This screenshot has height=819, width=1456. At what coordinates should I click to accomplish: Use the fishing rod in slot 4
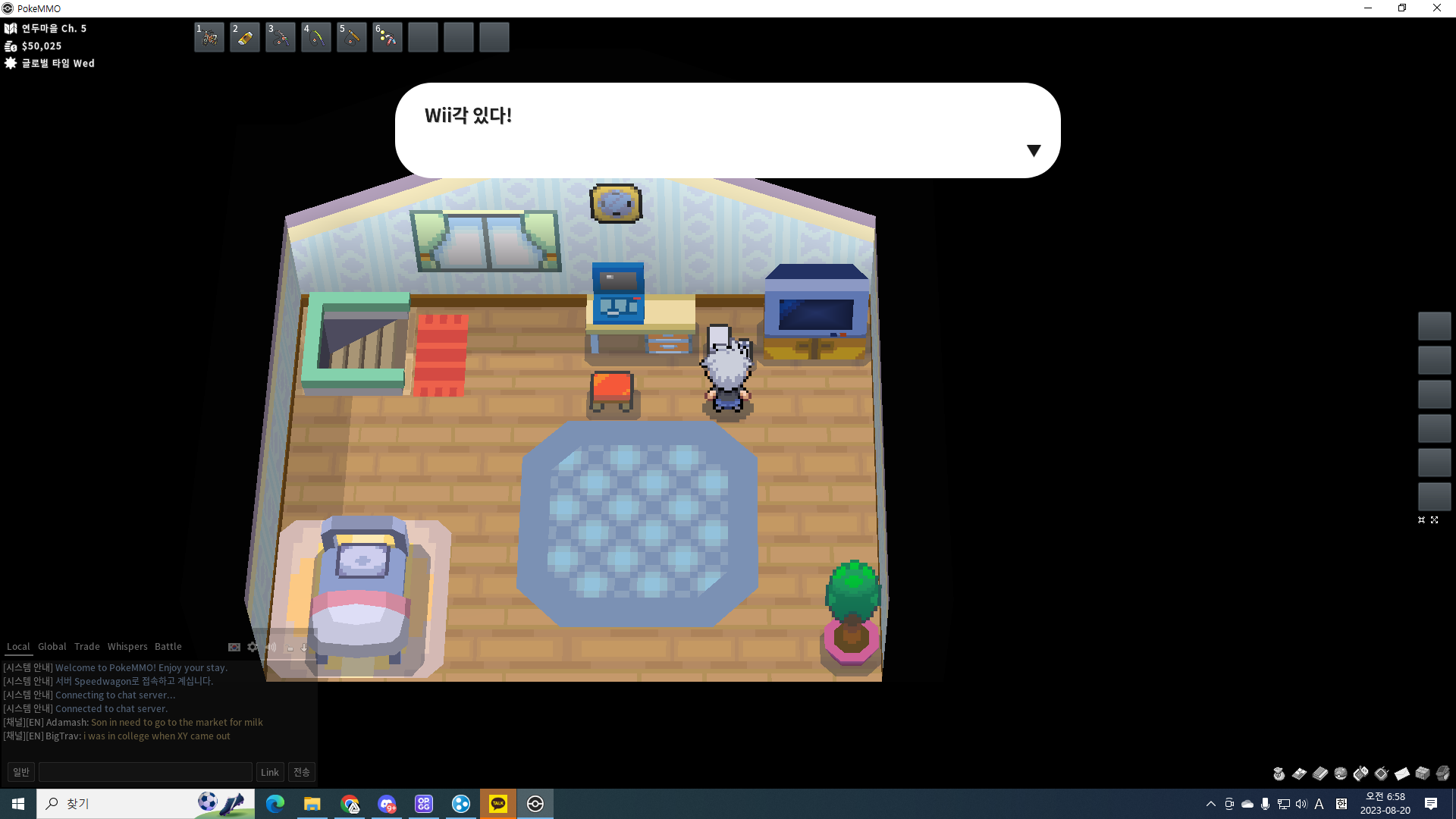point(316,37)
